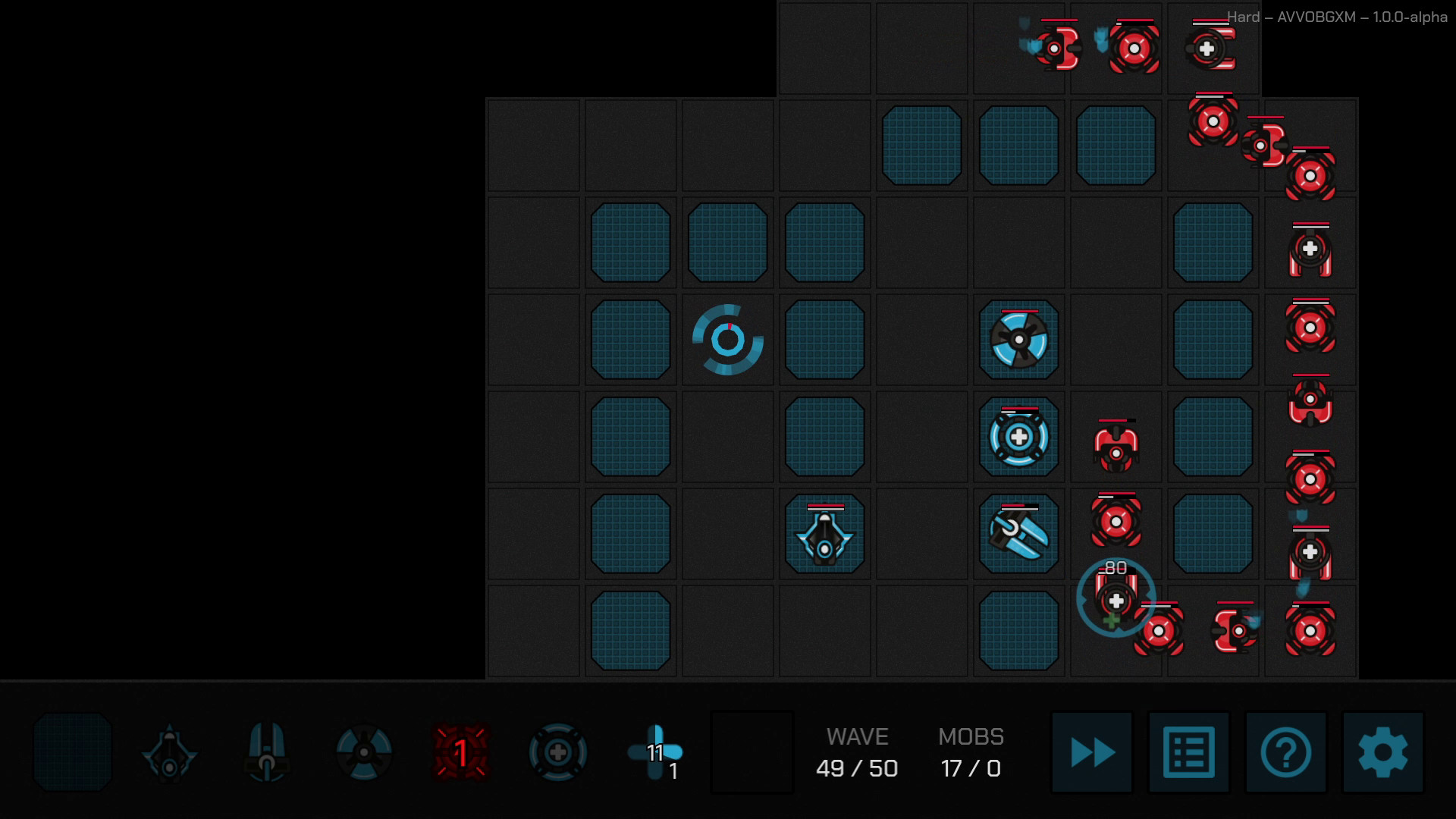Choose the shield support tower
1456x819 pixels.
(x=557, y=751)
